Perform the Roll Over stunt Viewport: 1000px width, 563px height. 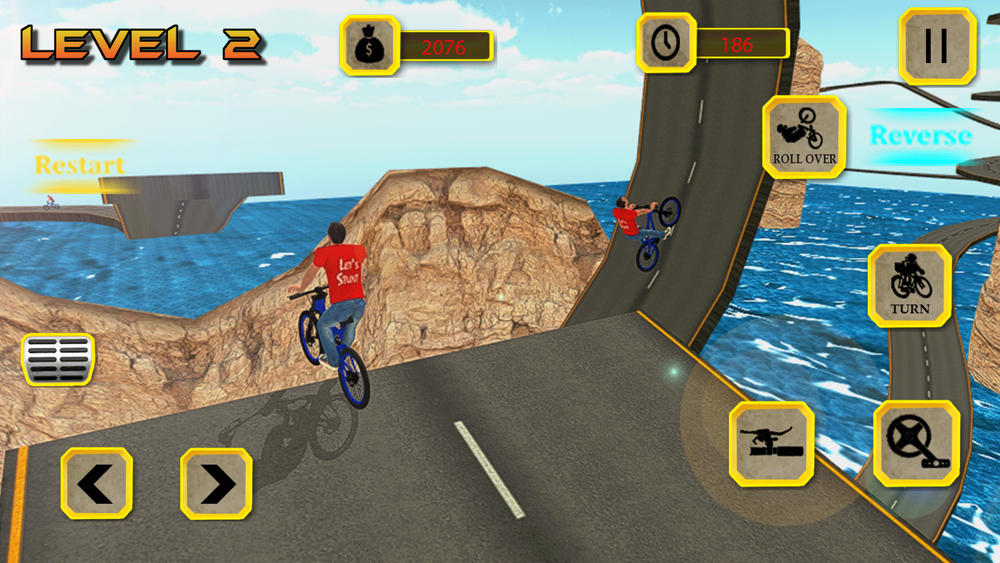click(x=804, y=137)
